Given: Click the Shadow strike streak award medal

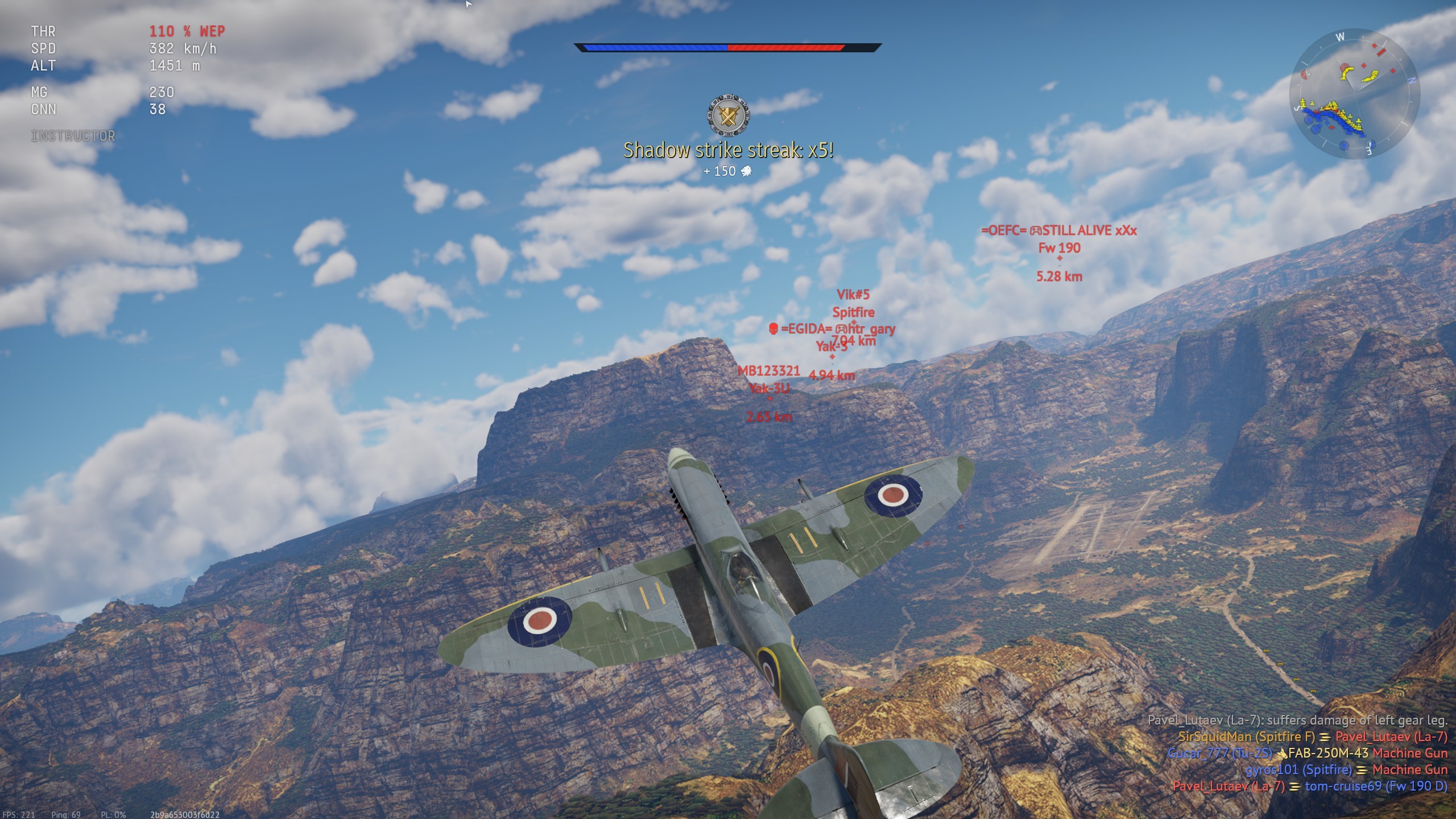Looking at the screenshot, I should tap(728, 115).
